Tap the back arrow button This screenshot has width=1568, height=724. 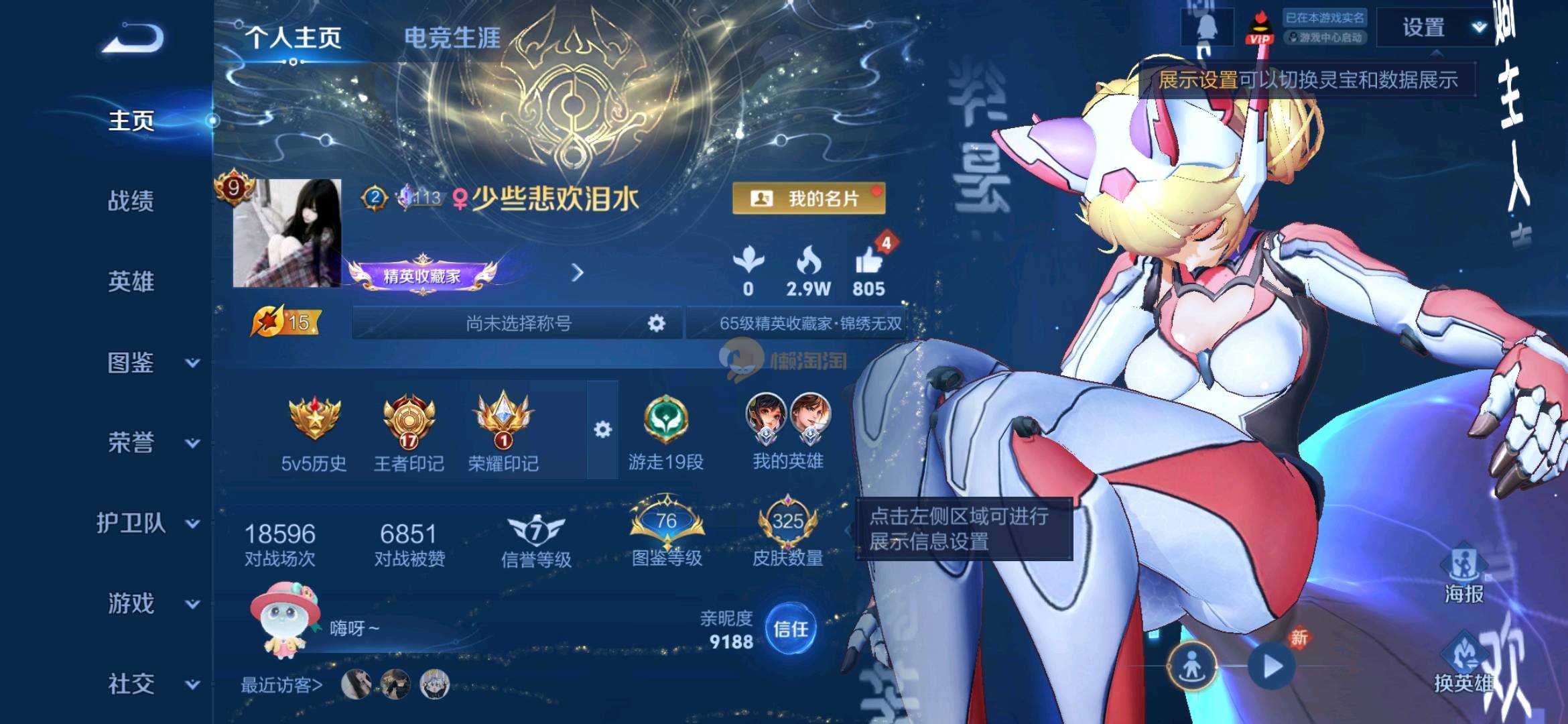click(x=133, y=39)
